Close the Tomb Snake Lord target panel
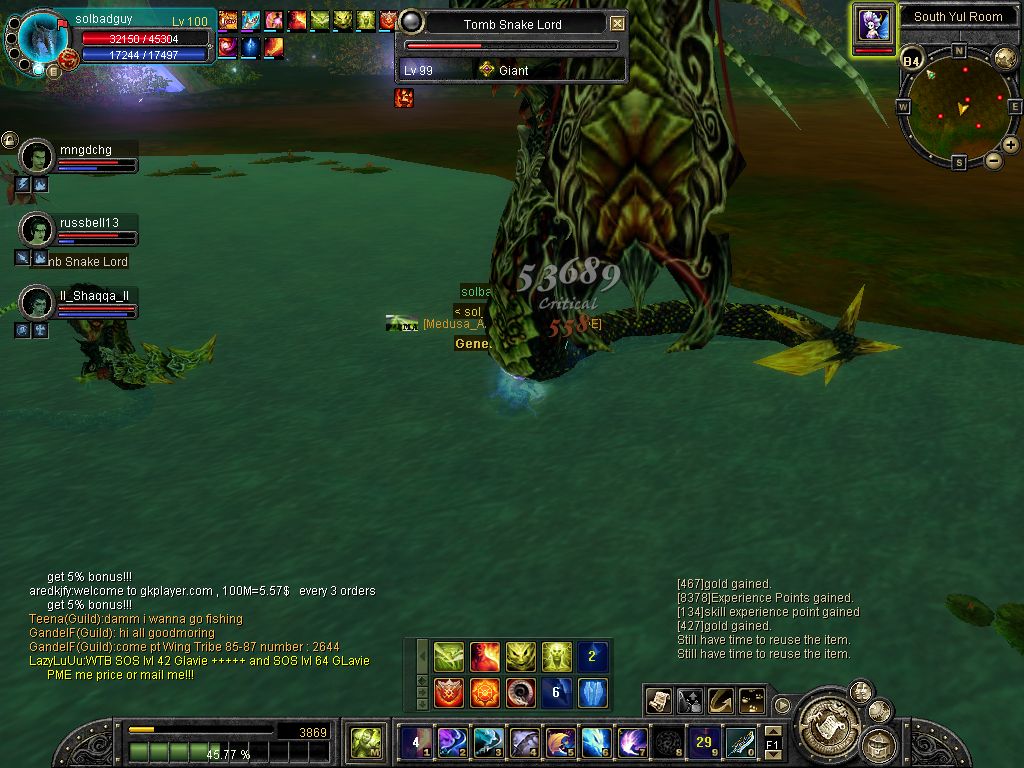Image resolution: width=1024 pixels, height=768 pixels. [x=617, y=24]
